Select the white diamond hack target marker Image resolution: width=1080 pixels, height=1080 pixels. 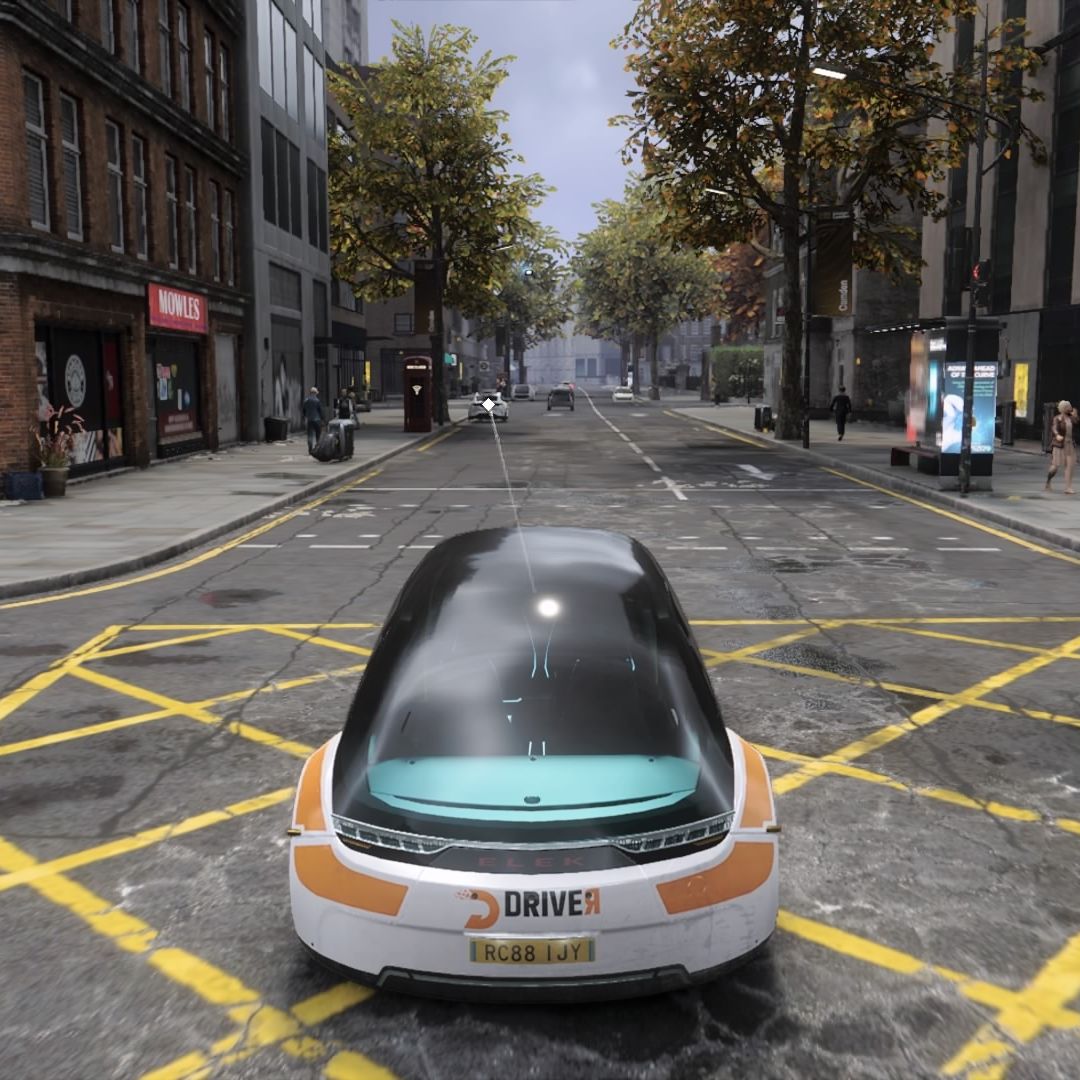point(488,404)
